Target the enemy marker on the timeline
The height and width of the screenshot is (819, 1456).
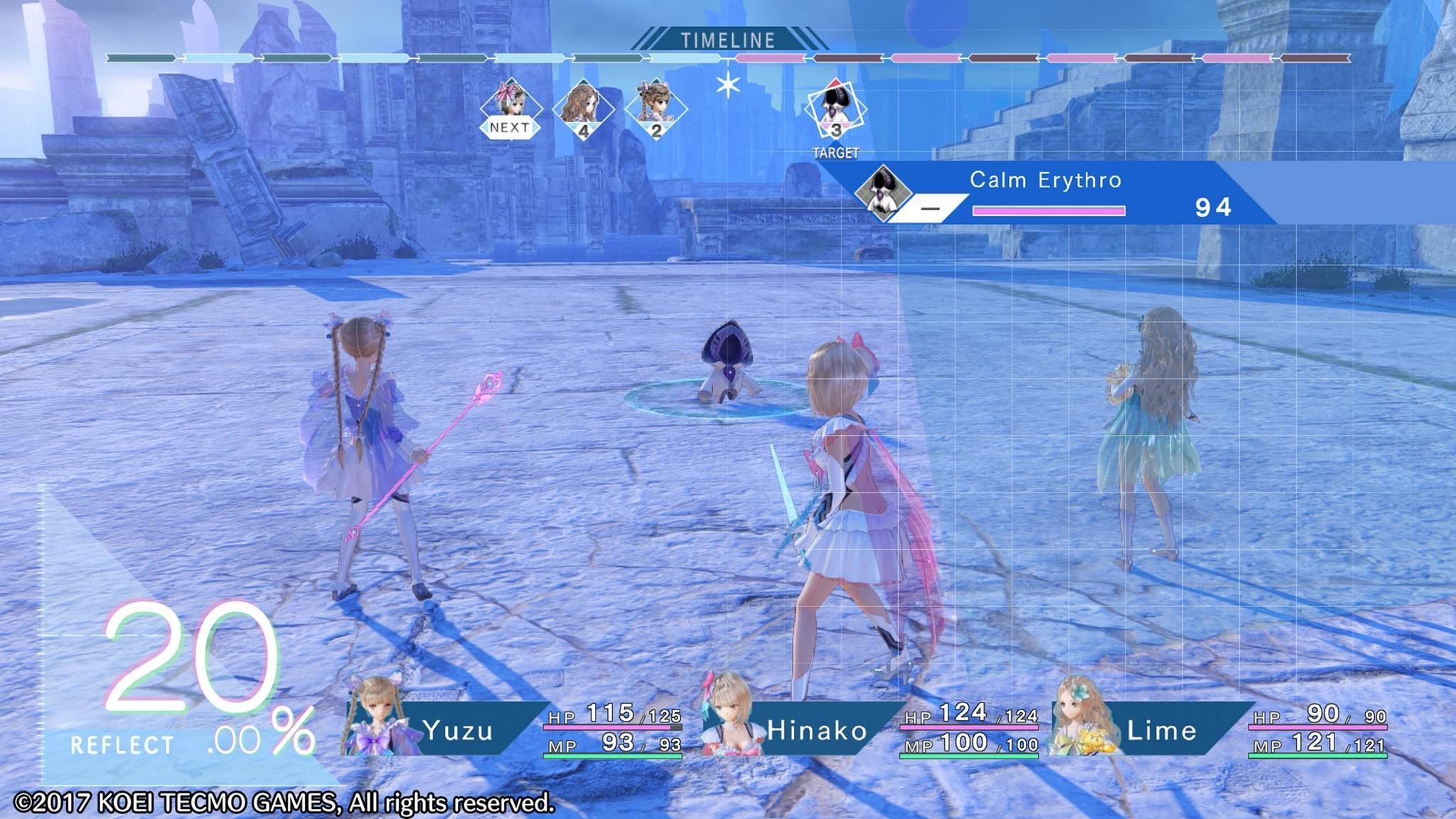pyautogui.click(x=836, y=110)
